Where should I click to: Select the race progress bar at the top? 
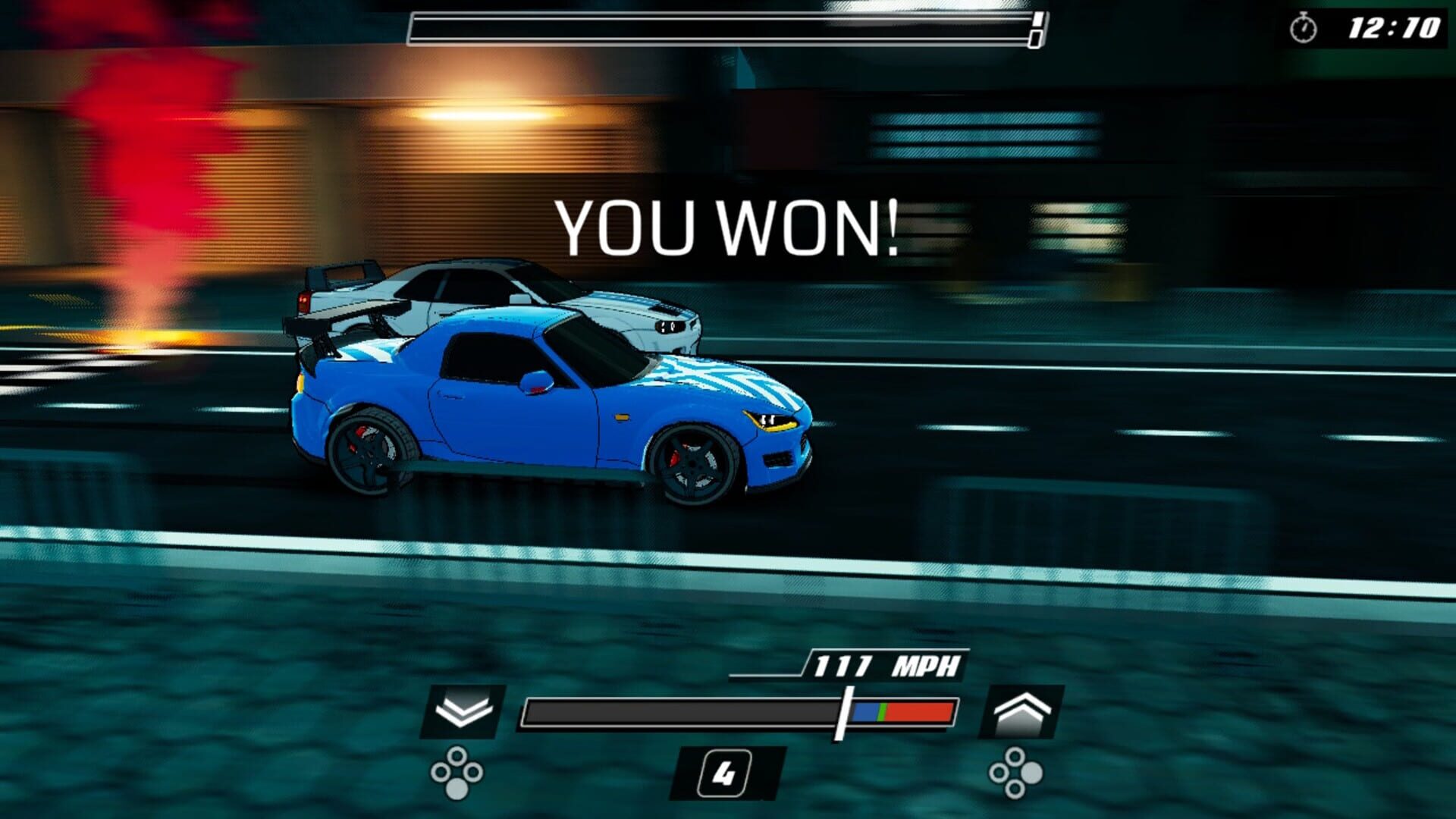coord(724,25)
